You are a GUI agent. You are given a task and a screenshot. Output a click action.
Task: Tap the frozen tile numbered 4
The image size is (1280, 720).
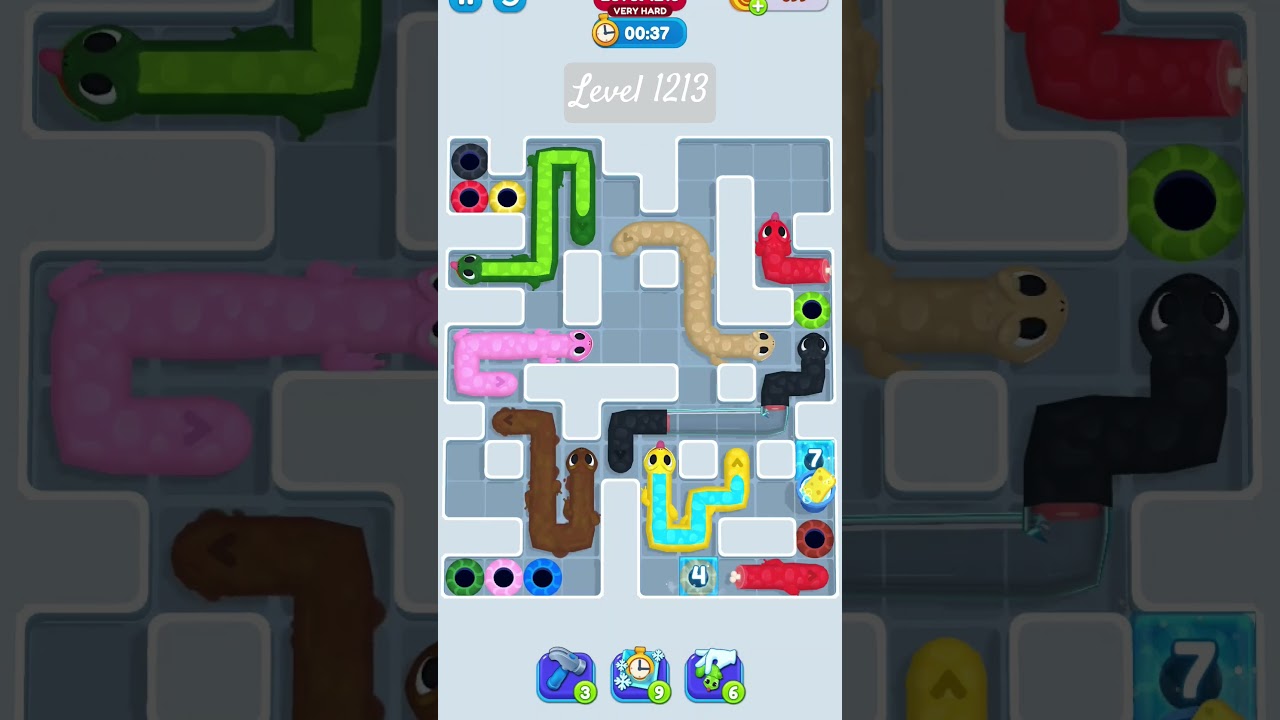click(697, 577)
